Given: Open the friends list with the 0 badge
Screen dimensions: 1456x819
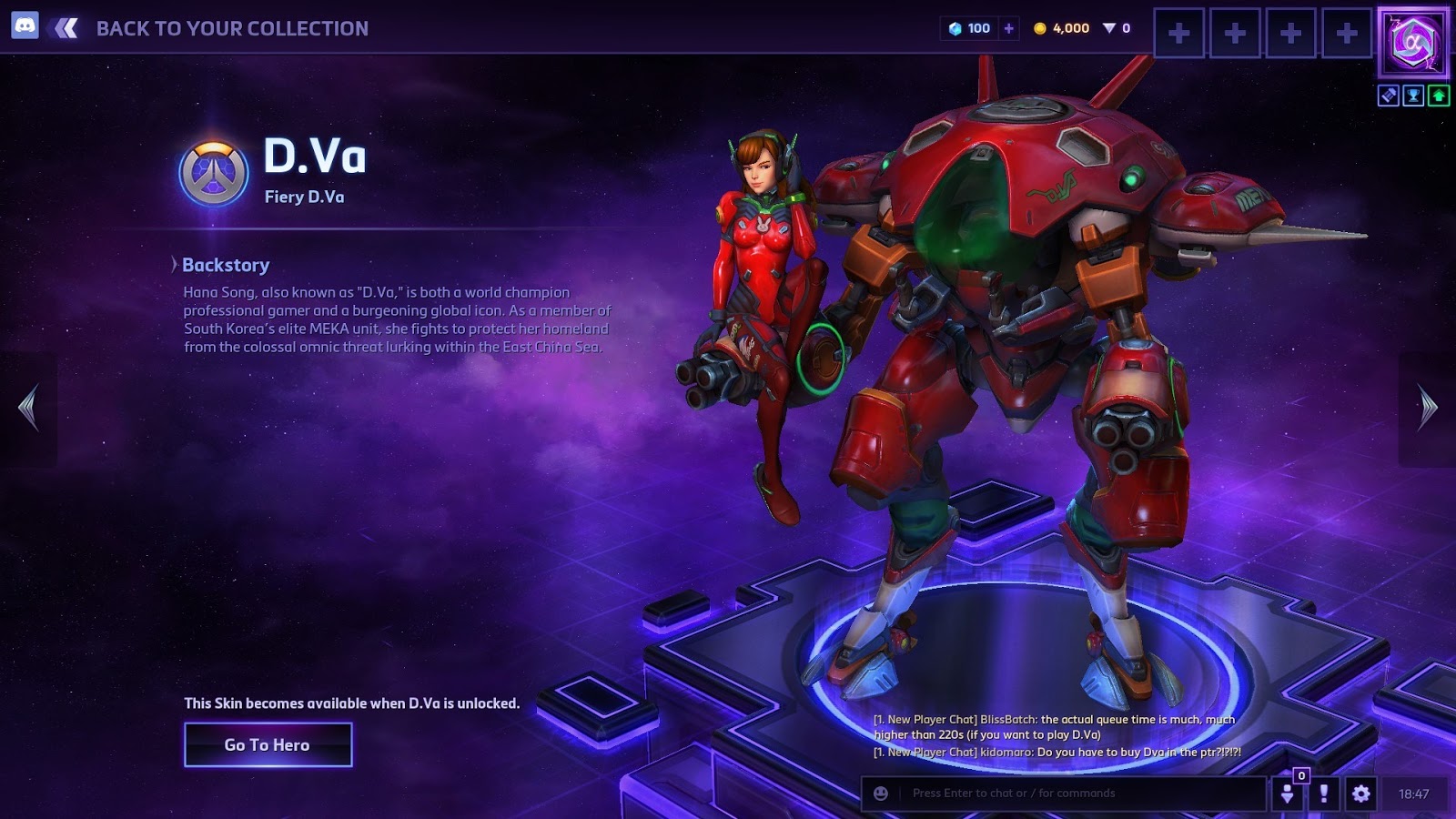Looking at the screenshot, I should click(x=1289, y=793).
